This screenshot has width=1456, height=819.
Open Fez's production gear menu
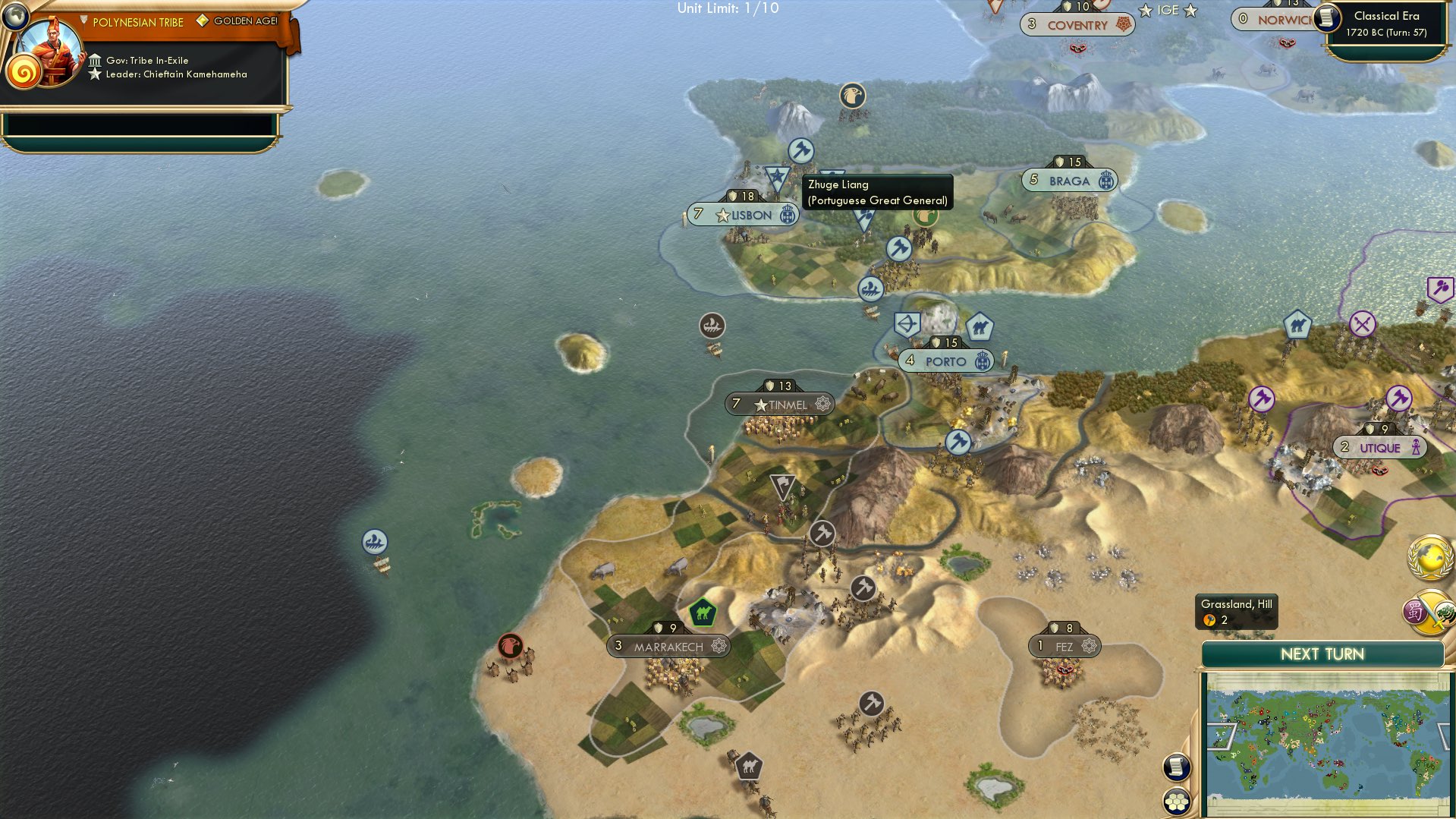click(1088, 645)
